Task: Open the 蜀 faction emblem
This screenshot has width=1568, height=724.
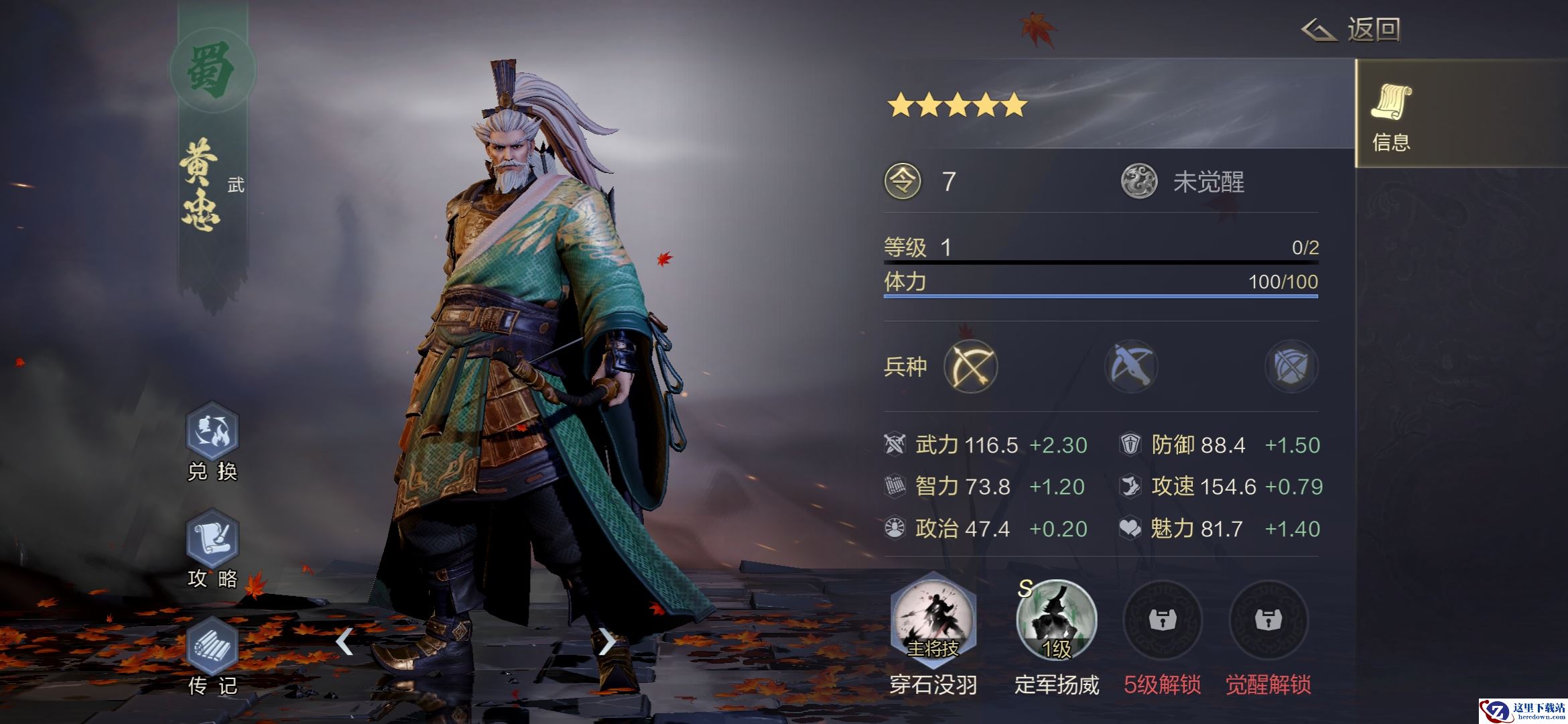Action: (212, 70)
